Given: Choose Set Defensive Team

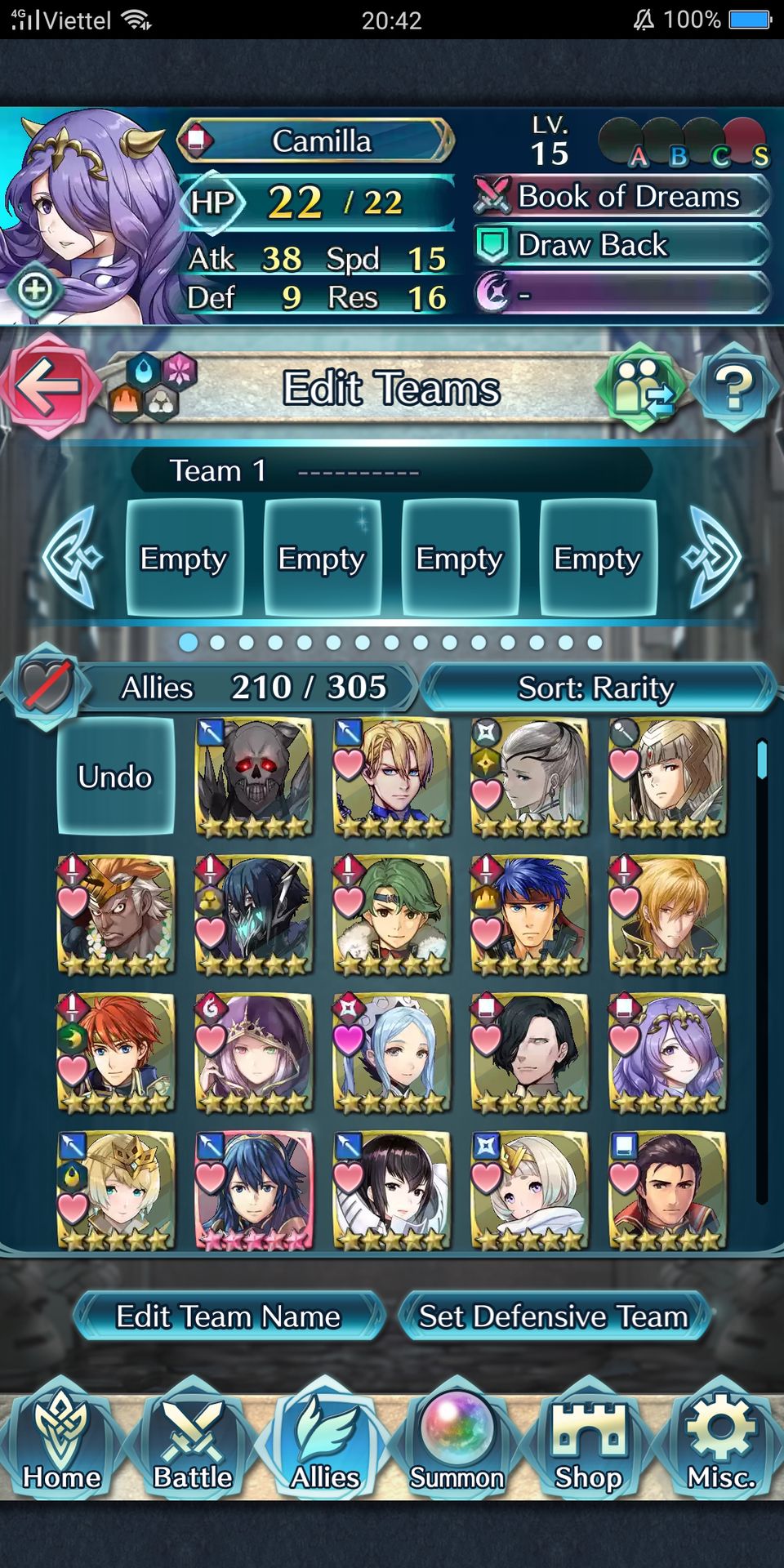Looking at the screenshot, I should [554, 1316].
